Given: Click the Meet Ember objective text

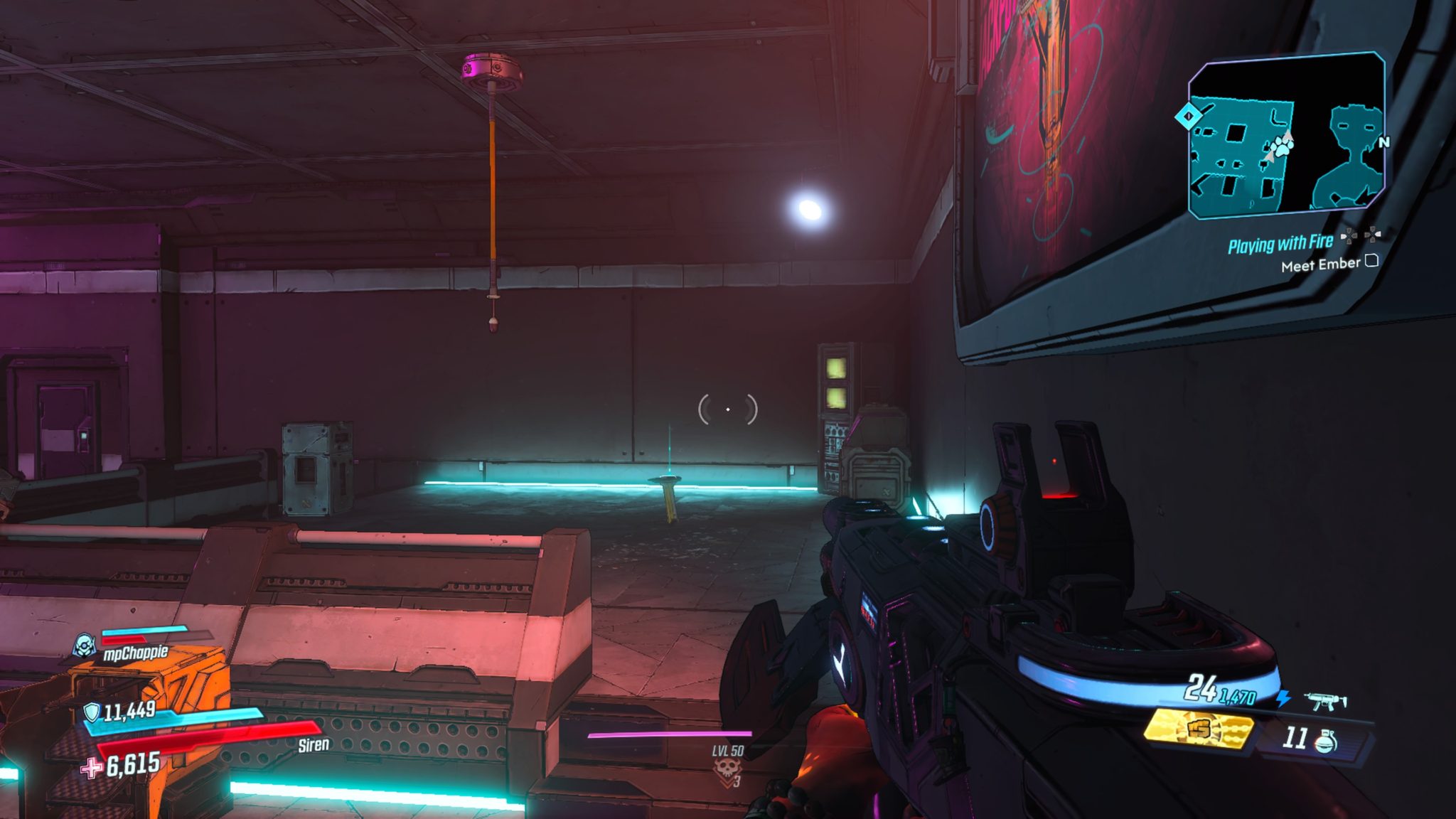Looking at the screenshot, I should tap(1320, 264).
